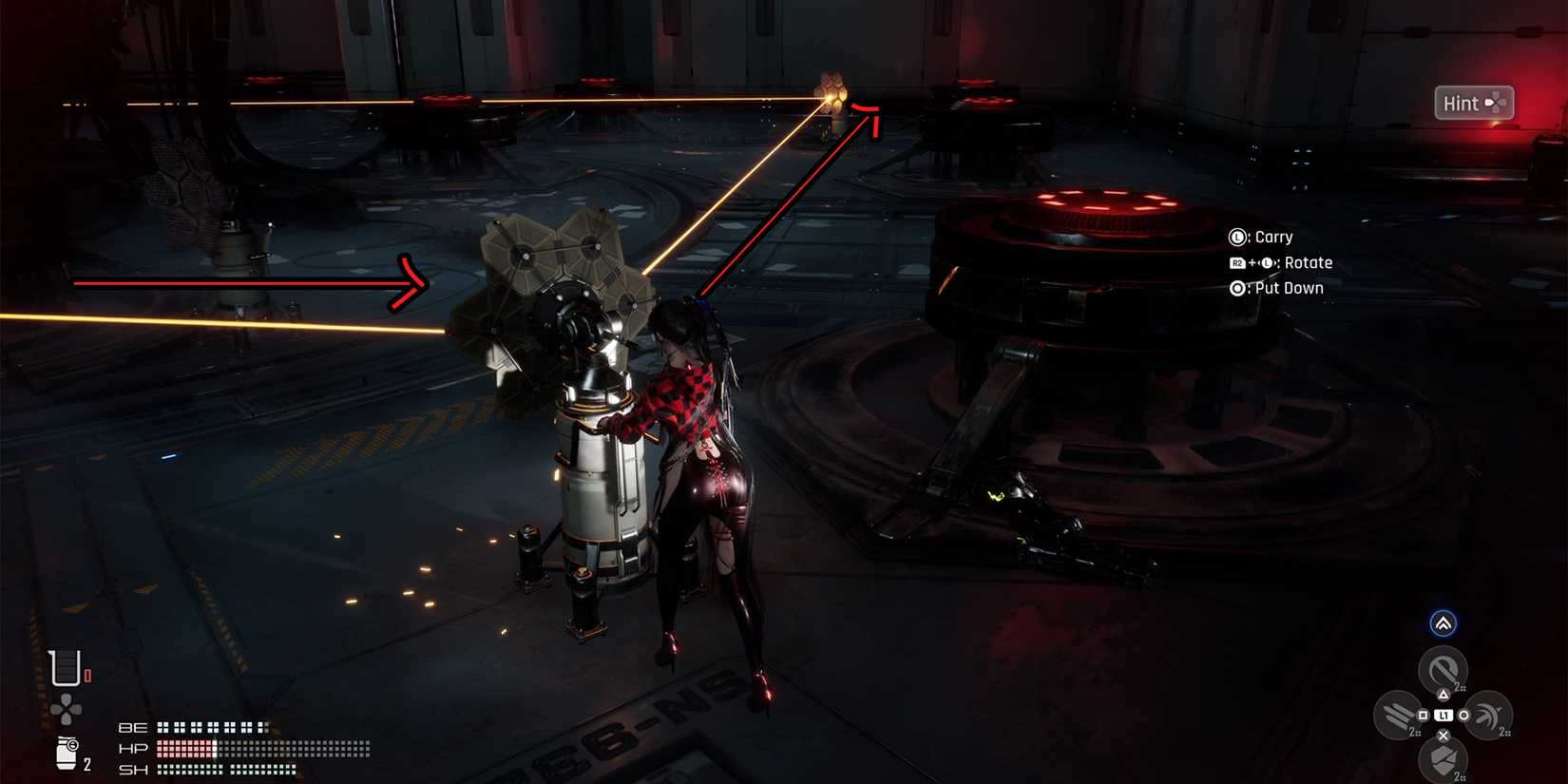Toggle Put Down using the Circle prompt
1568x784 pixels.
click(x=1237, y=288)
